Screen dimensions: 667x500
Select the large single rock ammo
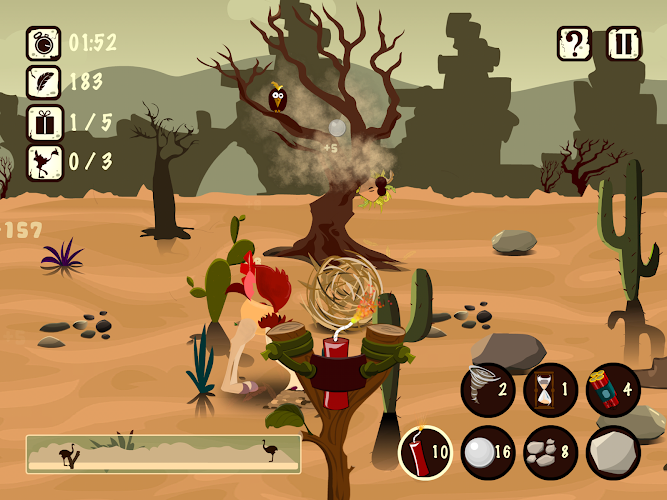pyautogui.click(x=612, y=453)
